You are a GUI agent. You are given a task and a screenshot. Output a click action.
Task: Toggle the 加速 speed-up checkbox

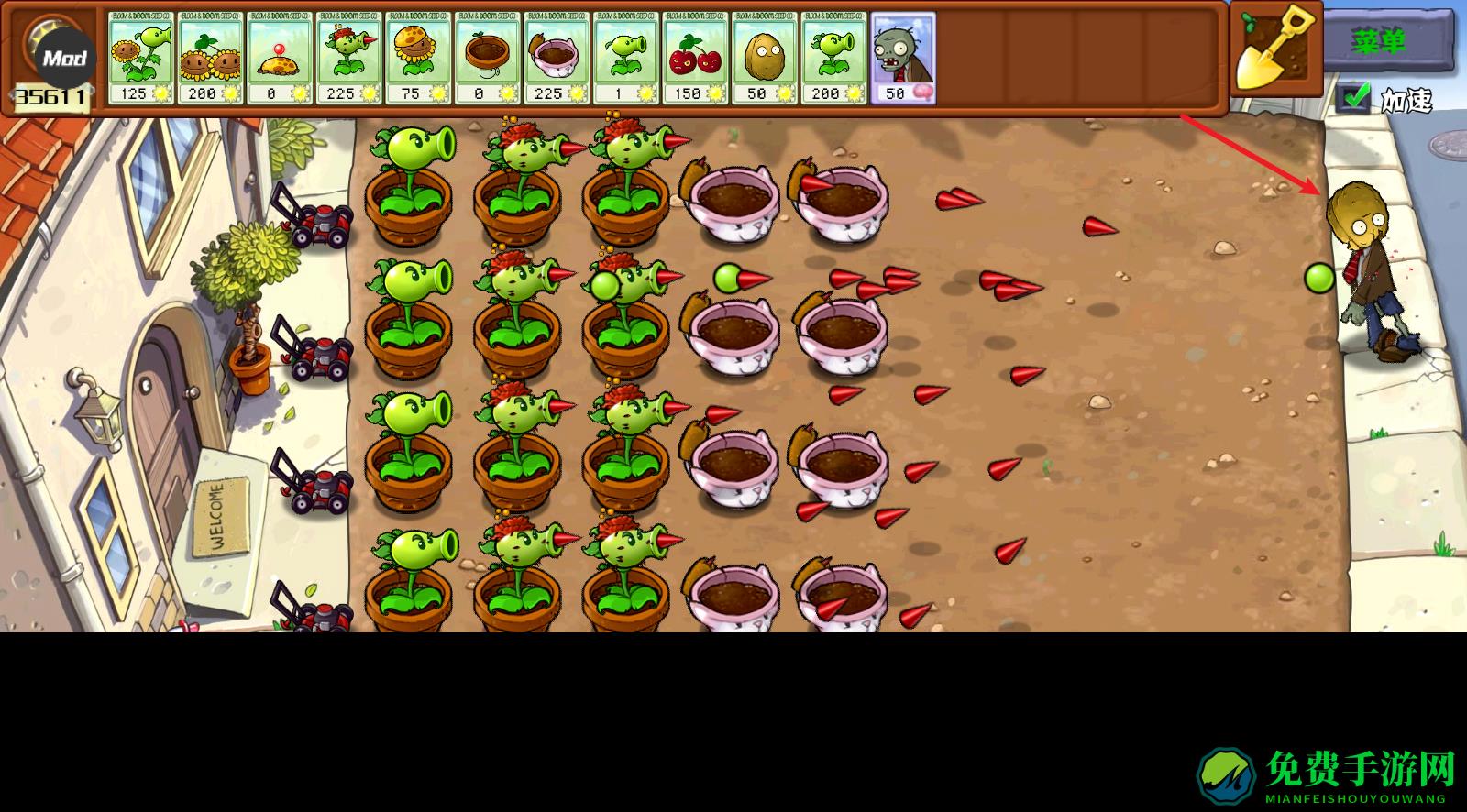1351,97
